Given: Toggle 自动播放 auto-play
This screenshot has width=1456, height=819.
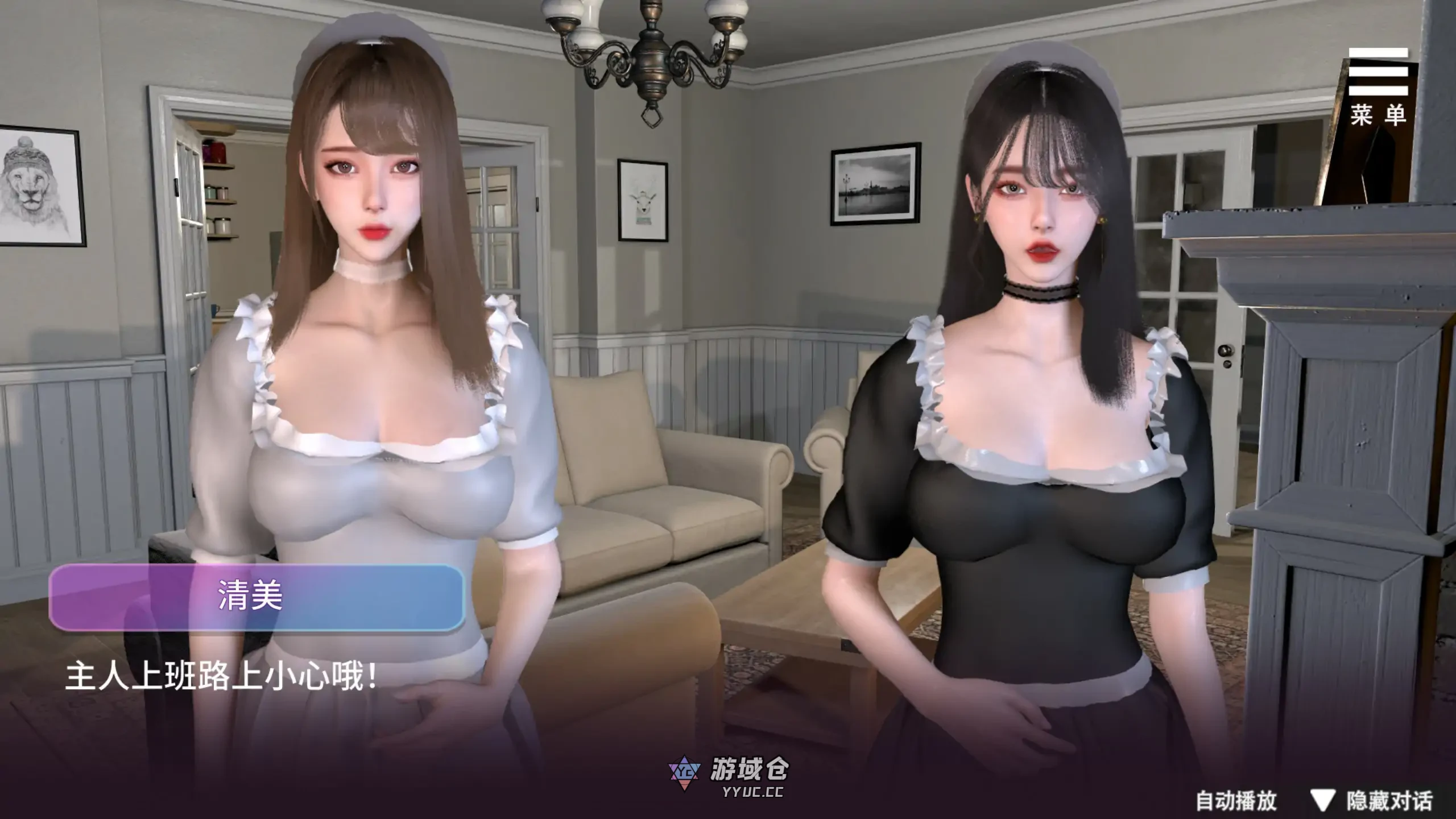Looking at the screenshot, I should pyautogui.click(x=1236, y=801).
